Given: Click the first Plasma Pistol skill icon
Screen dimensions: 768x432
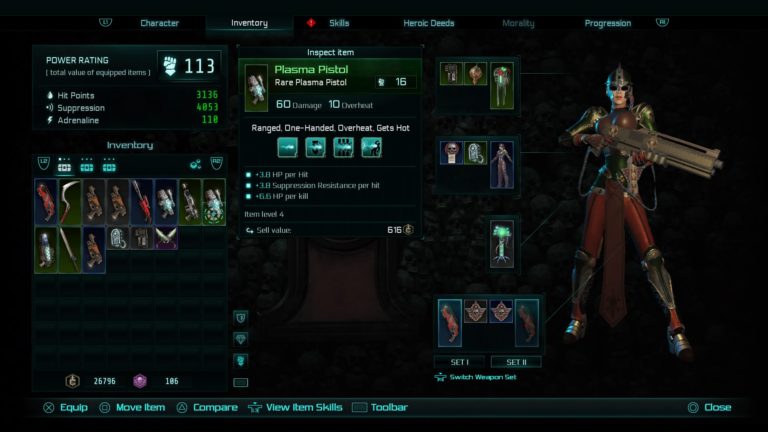Looking at the screenshot, I should (x=288, y=148).
